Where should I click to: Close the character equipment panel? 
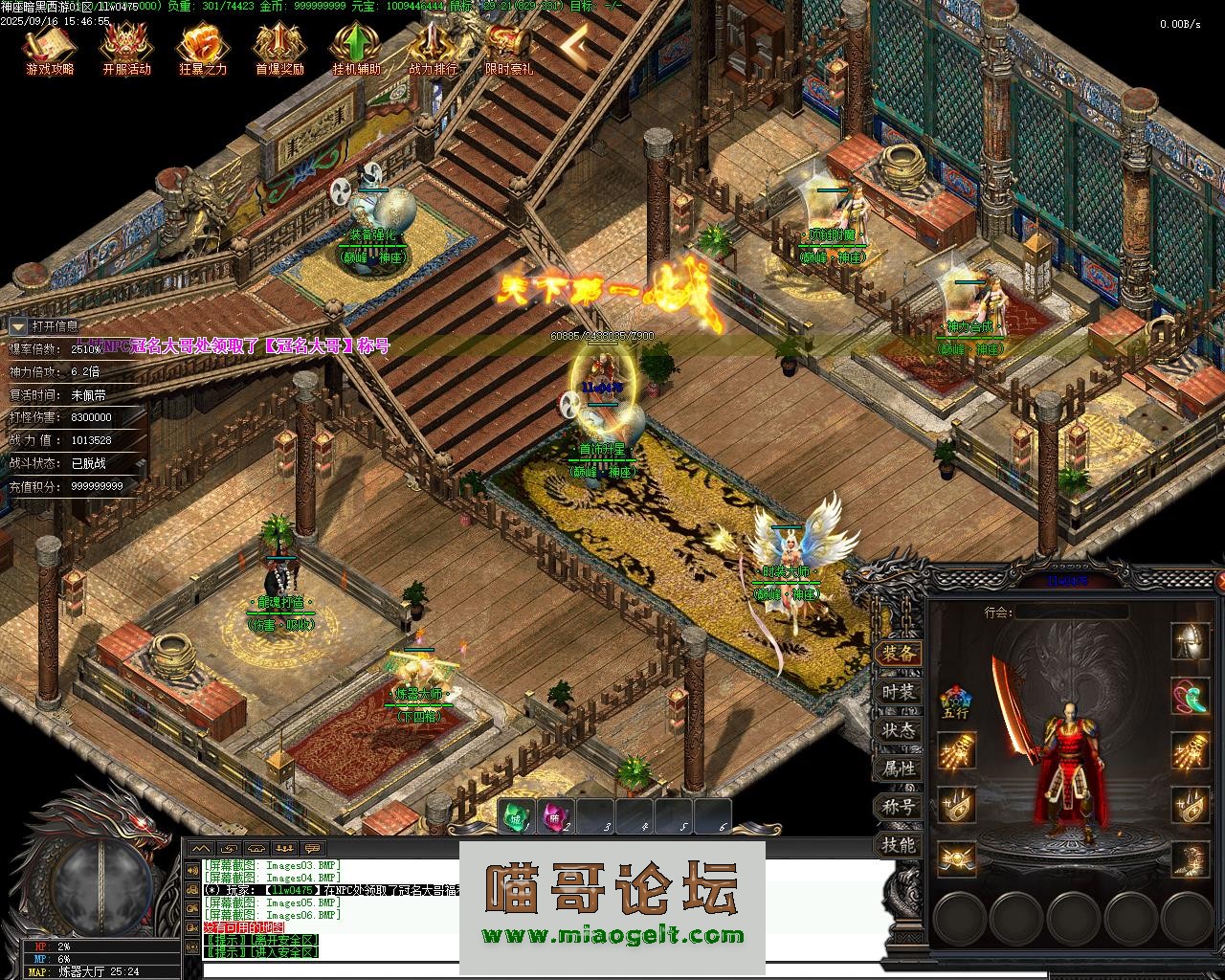point(1219,580)
